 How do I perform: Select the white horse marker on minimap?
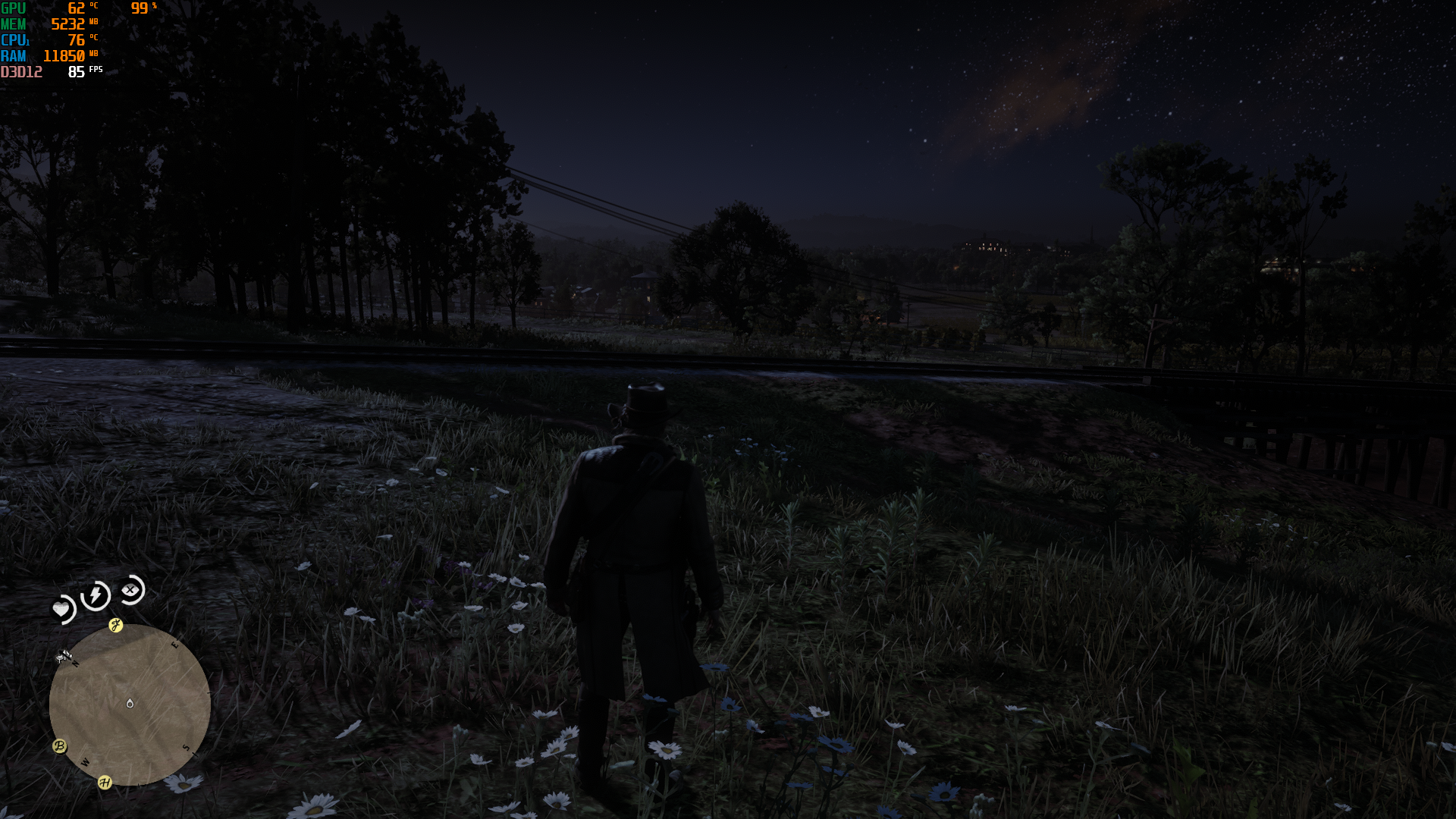[64, 655]
